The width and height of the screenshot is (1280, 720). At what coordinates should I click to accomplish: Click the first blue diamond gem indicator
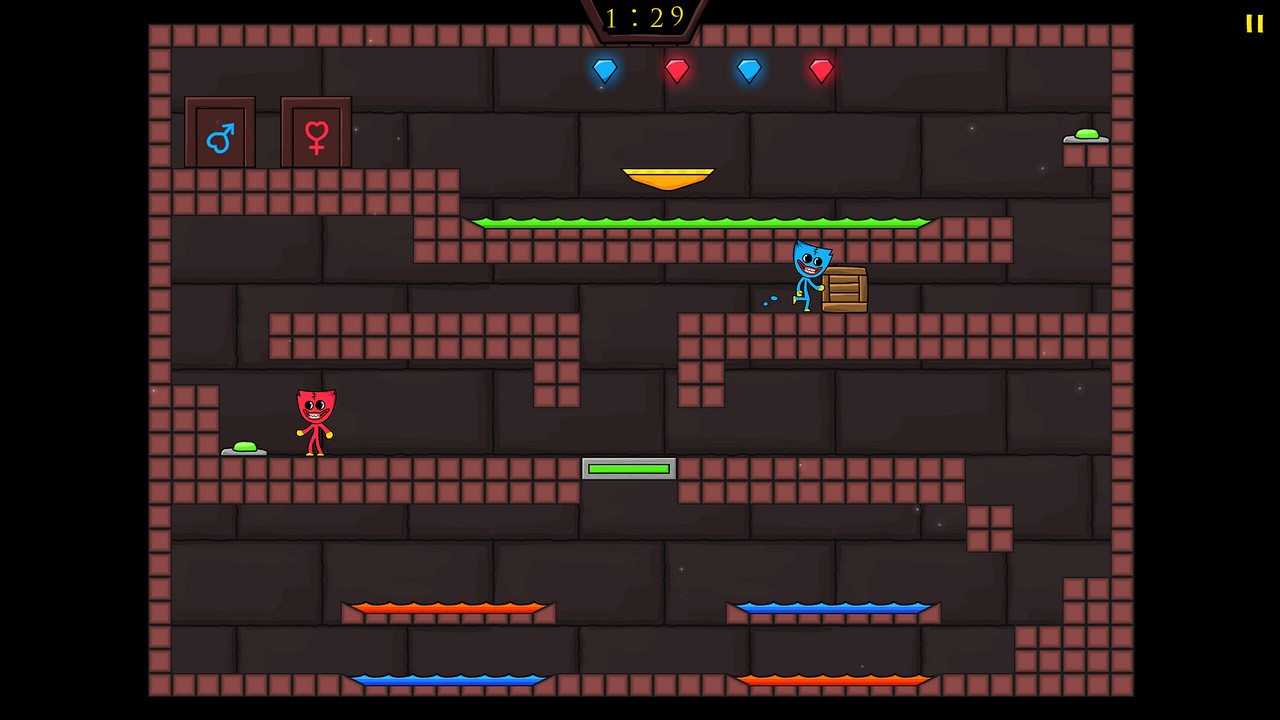pos(604,69)
